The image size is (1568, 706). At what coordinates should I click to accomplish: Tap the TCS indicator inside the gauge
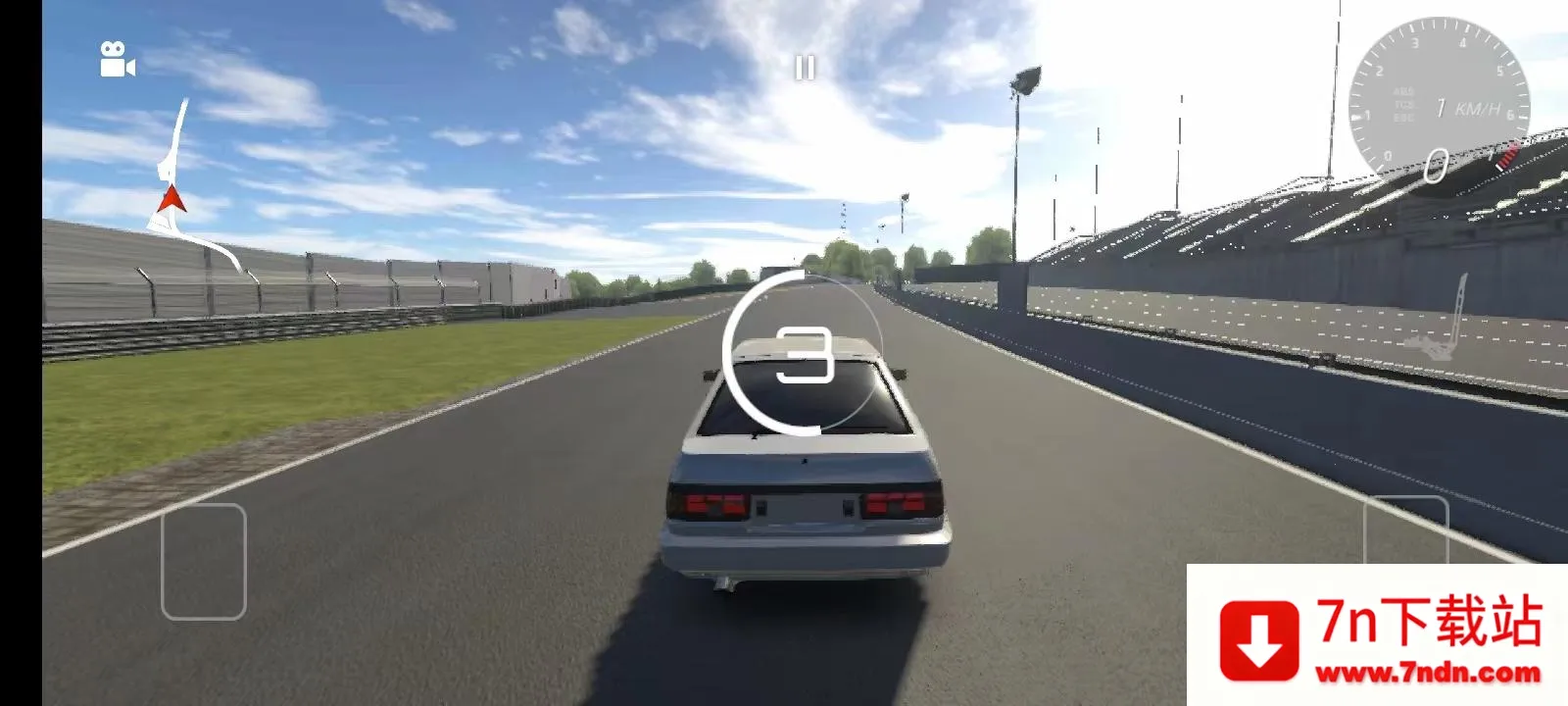coord(1404,104)
